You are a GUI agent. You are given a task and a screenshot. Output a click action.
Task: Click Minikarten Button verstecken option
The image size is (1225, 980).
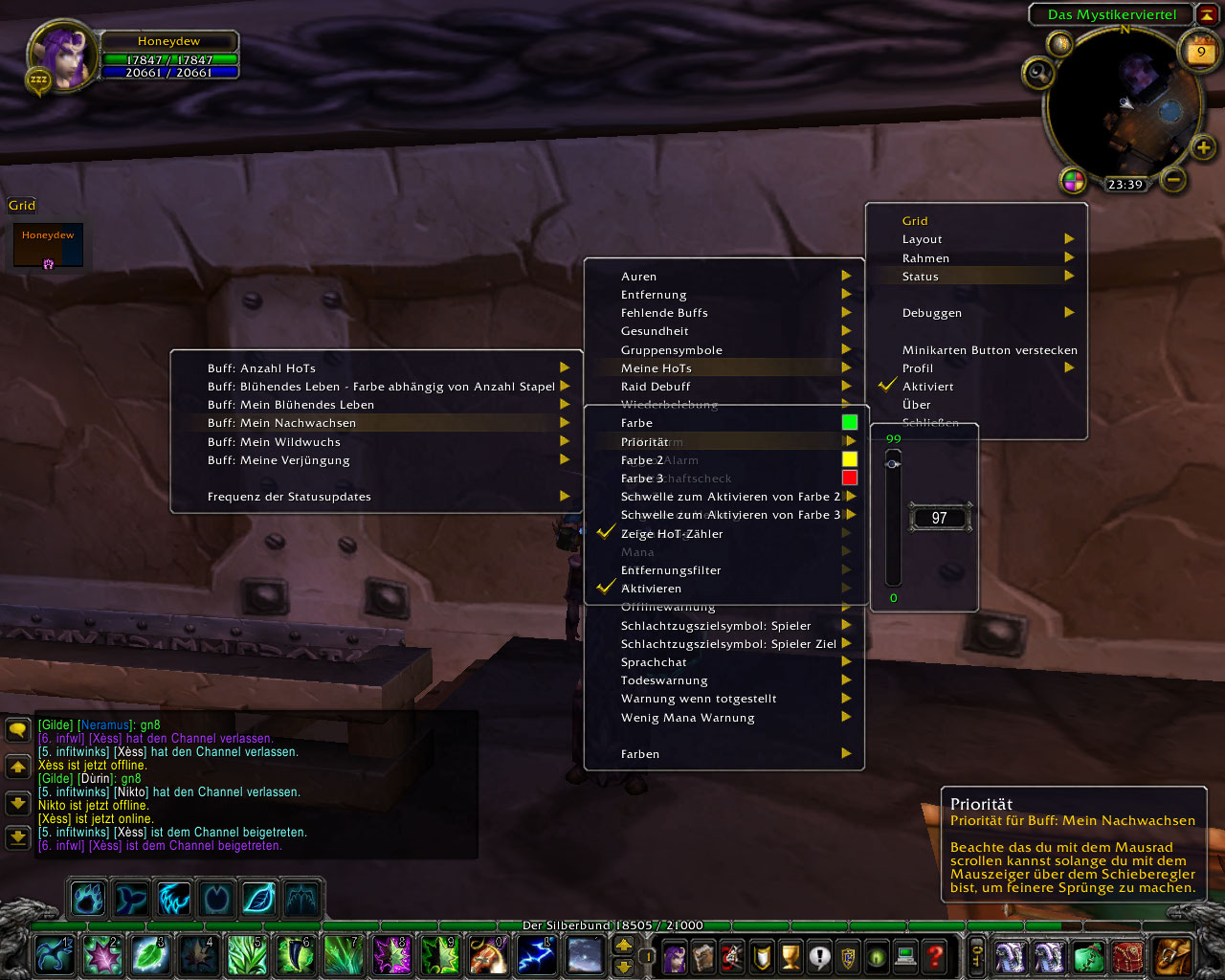pos(990,350)
